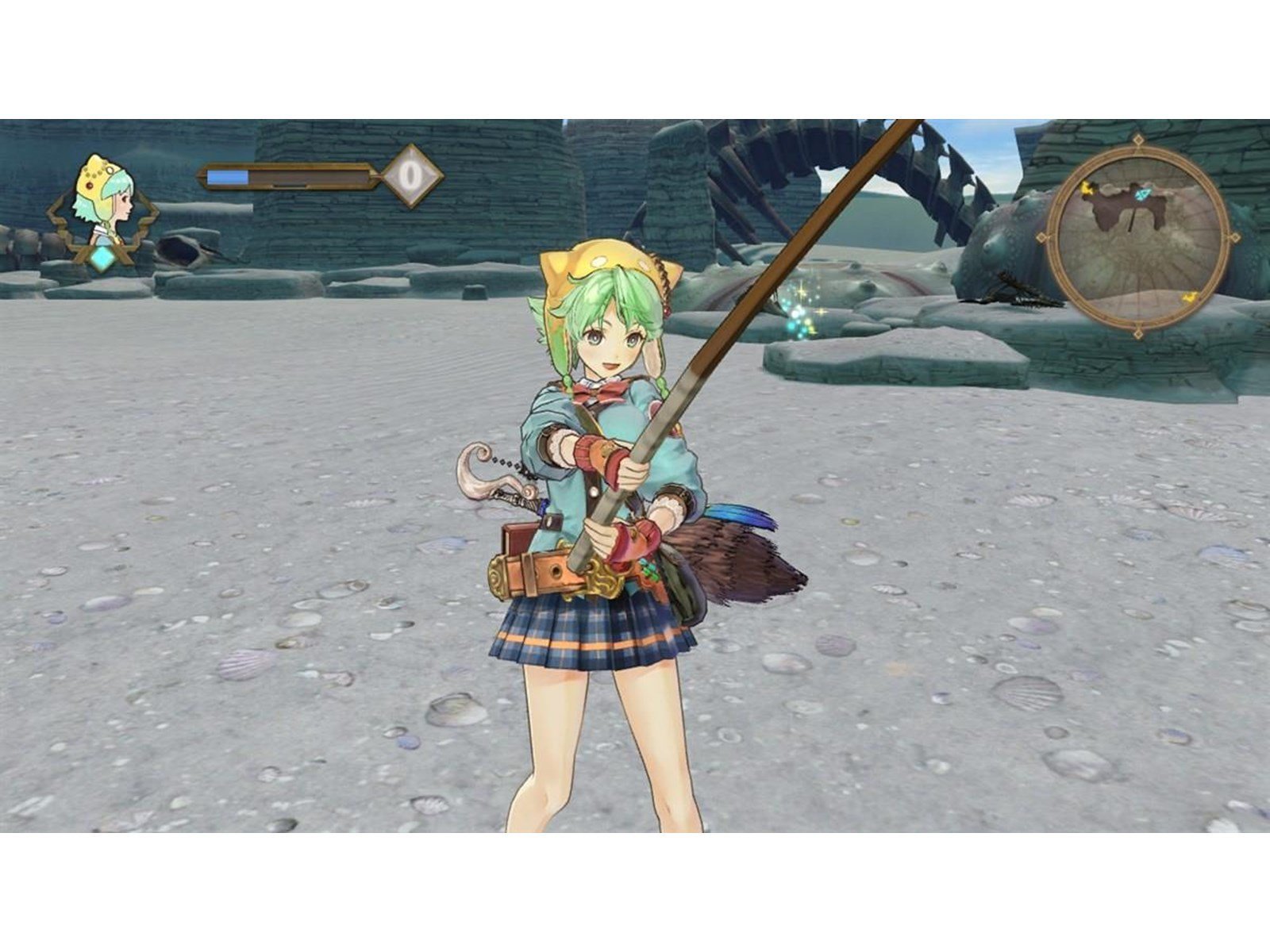
Task: Click the north compass diamond on the minimap
Action: click(1138, 140)
